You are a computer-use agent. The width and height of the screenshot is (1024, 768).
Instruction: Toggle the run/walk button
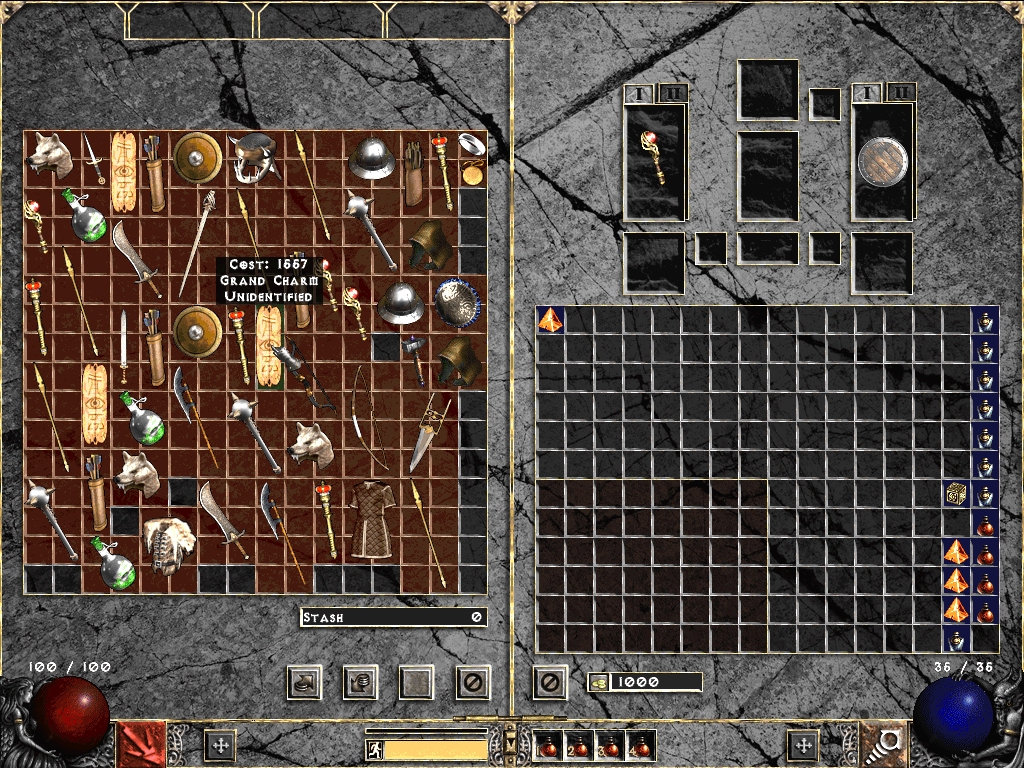[375, 748]
